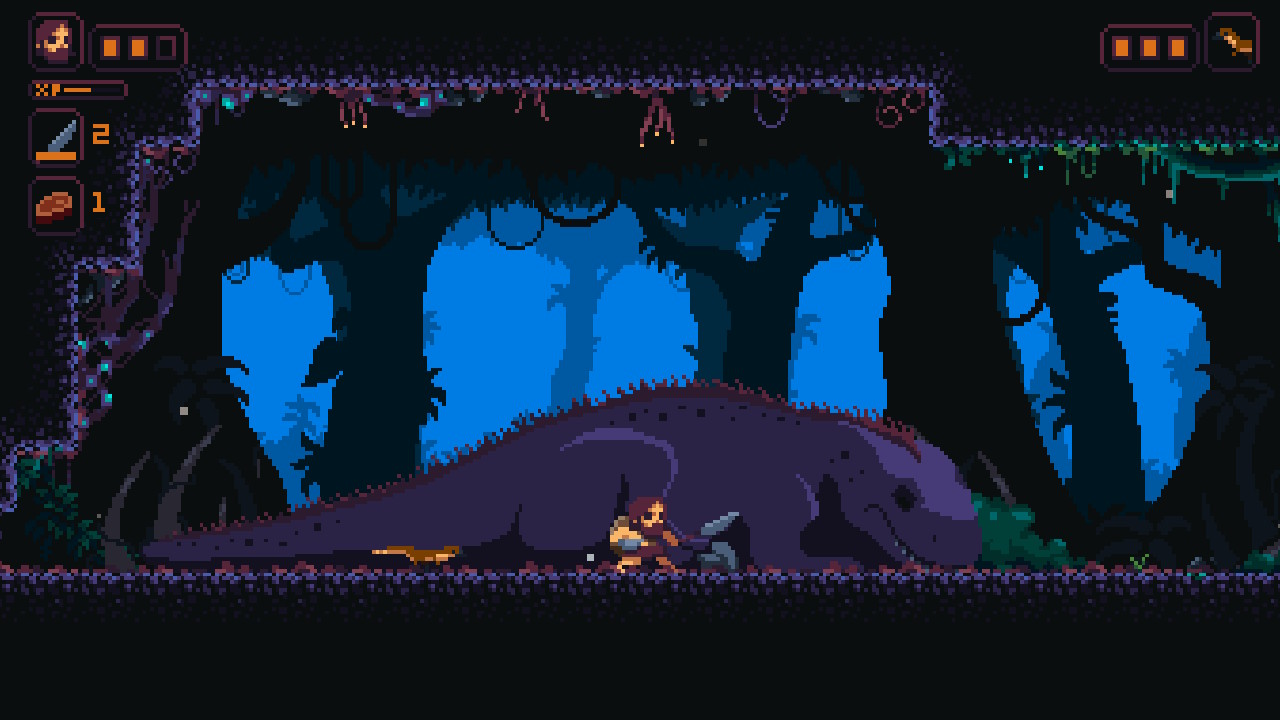The image size is (1280, 720).
Task: Click the player character portrait
Action: [56, 41]
